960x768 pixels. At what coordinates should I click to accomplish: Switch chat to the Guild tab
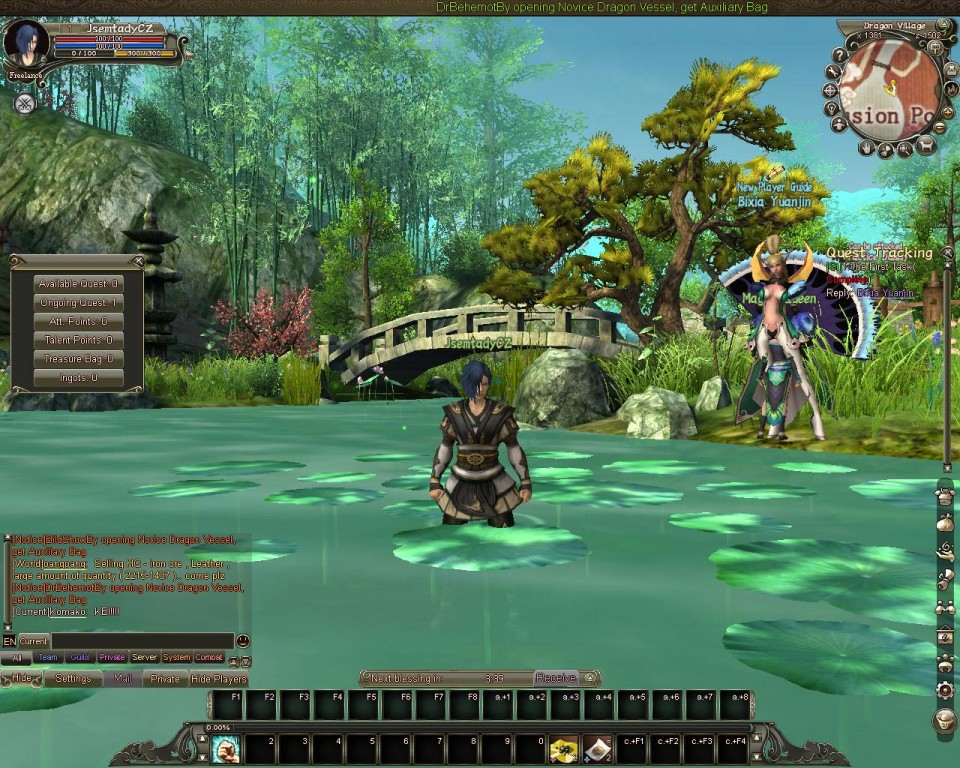click(x=80, y=658)
